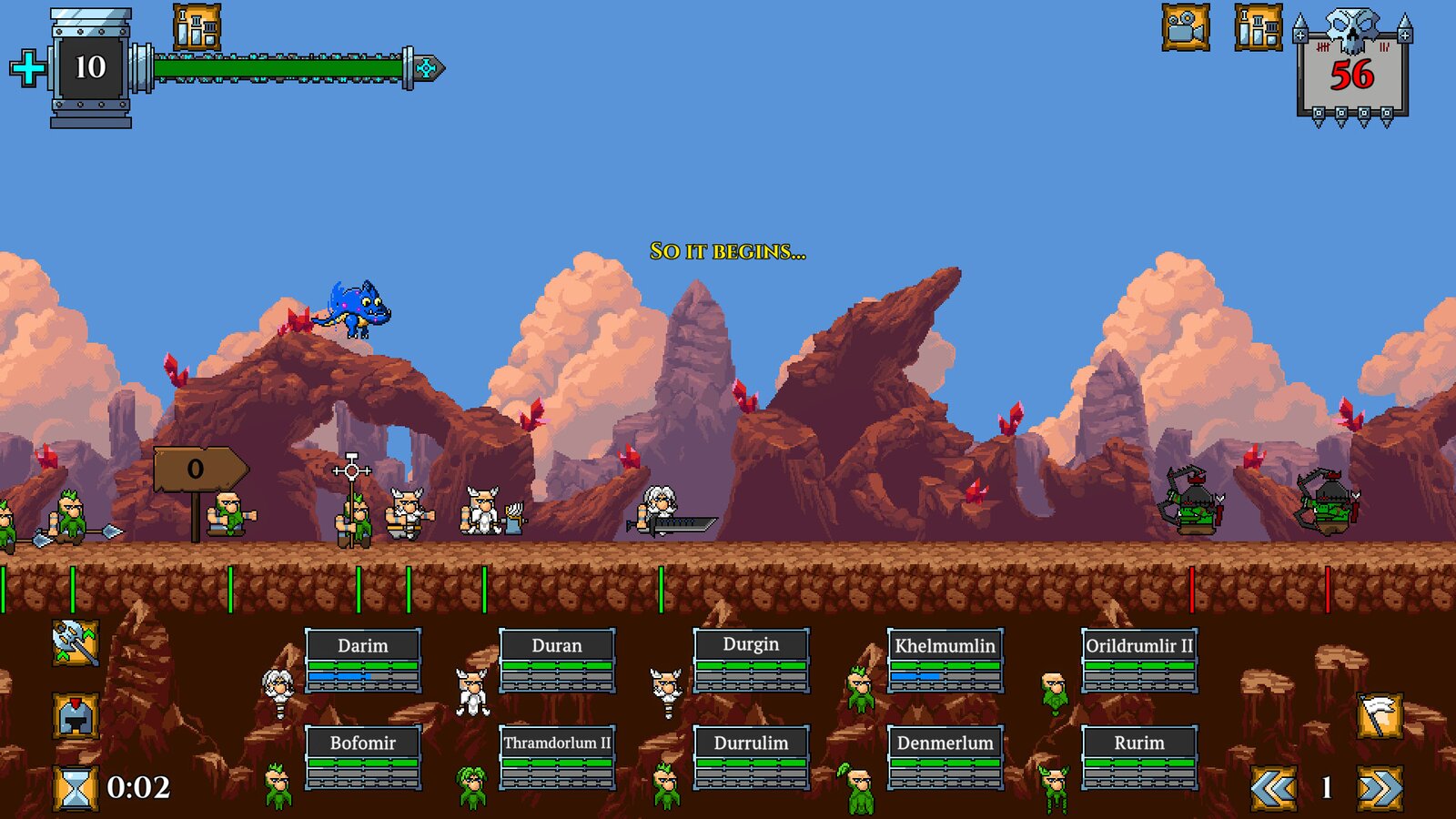Select the Thramdorlum II unit card
The width and height of the screenshot is (1456, 819).
(x=556, y=757)
